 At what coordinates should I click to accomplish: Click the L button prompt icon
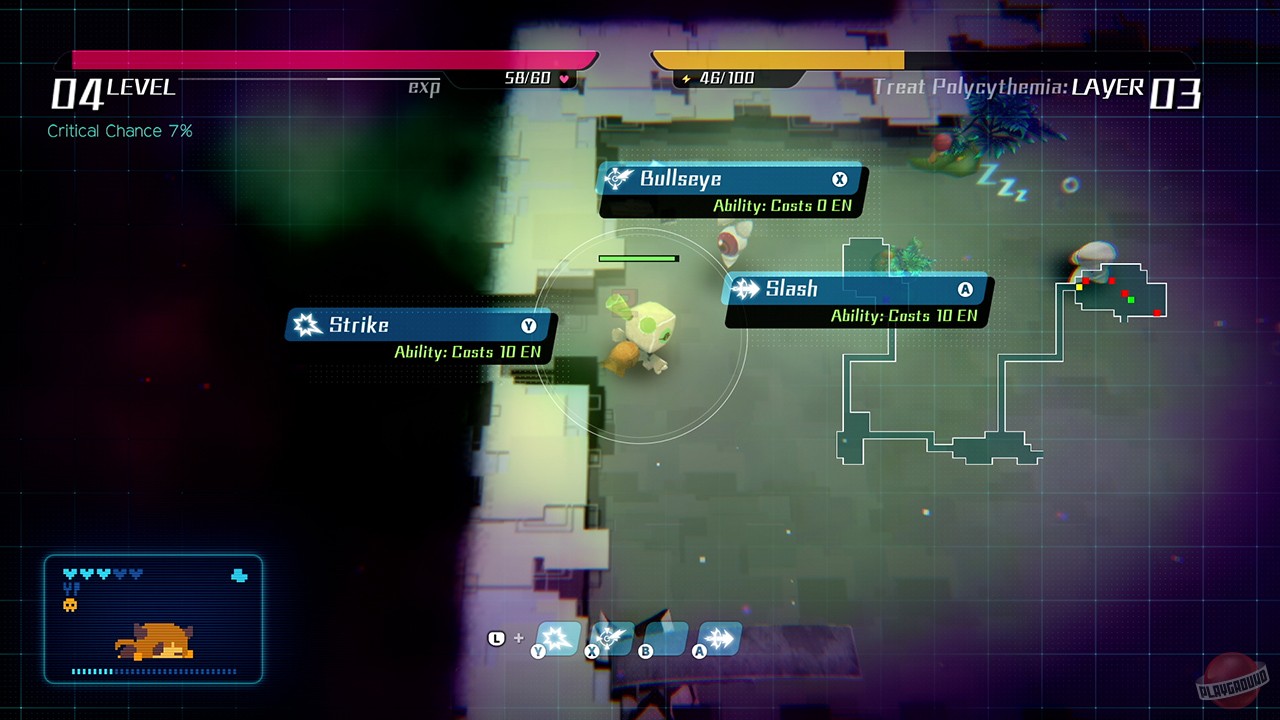click(x=496, y=637)
